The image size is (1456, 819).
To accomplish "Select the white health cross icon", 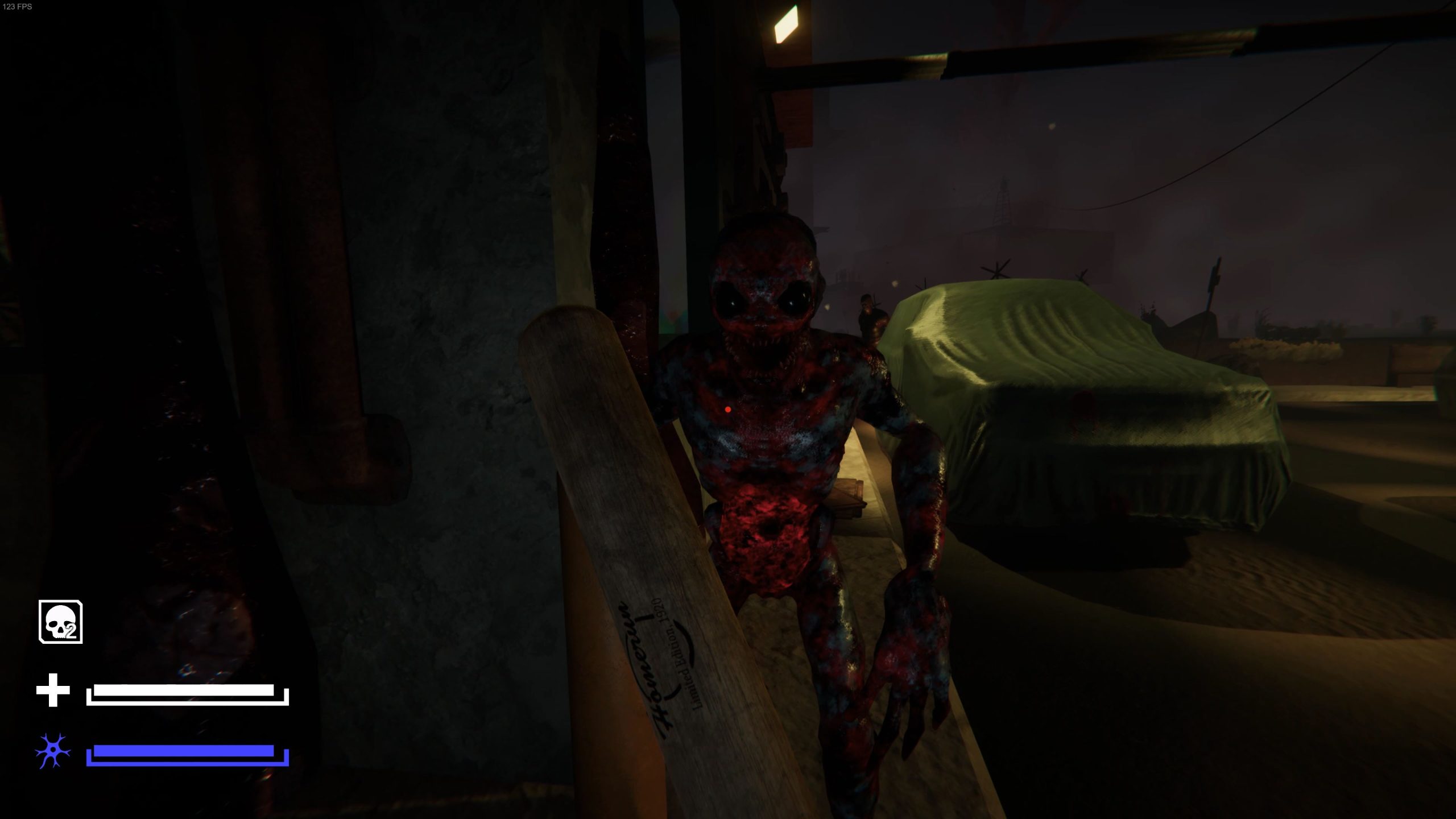I will pos(53,690).
